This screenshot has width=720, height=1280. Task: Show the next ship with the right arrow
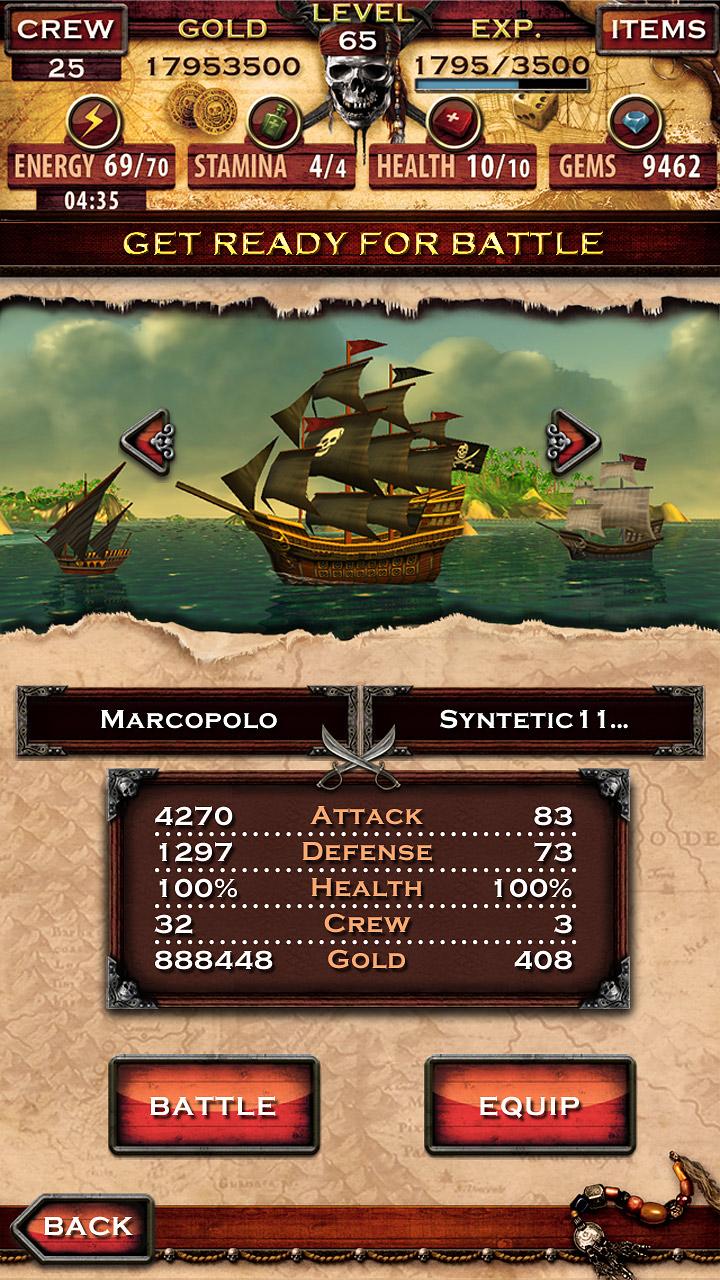[571, 437]
